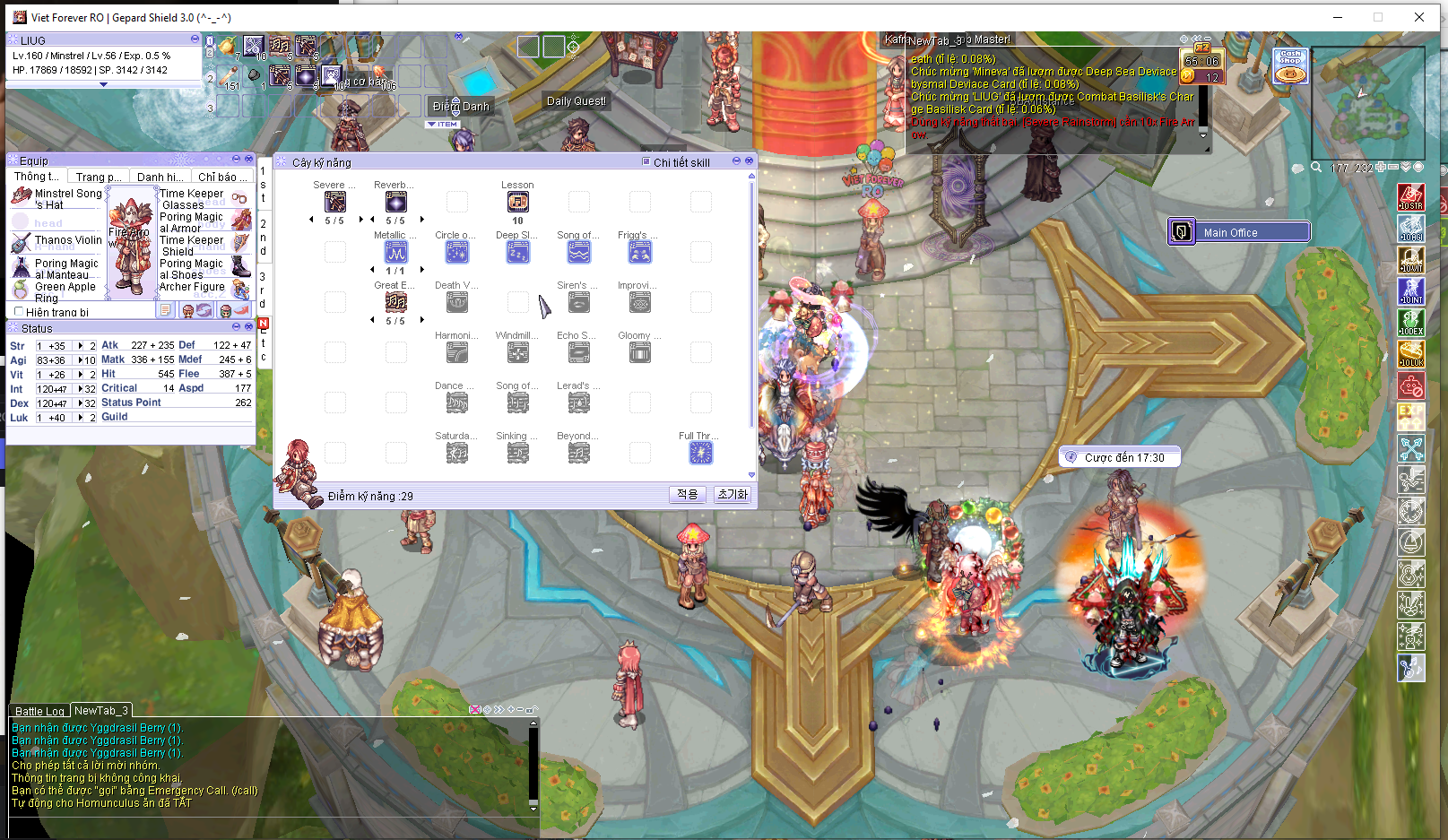
Task: Select the Severe Rainstorm skill icon
Action: point(335,202)
